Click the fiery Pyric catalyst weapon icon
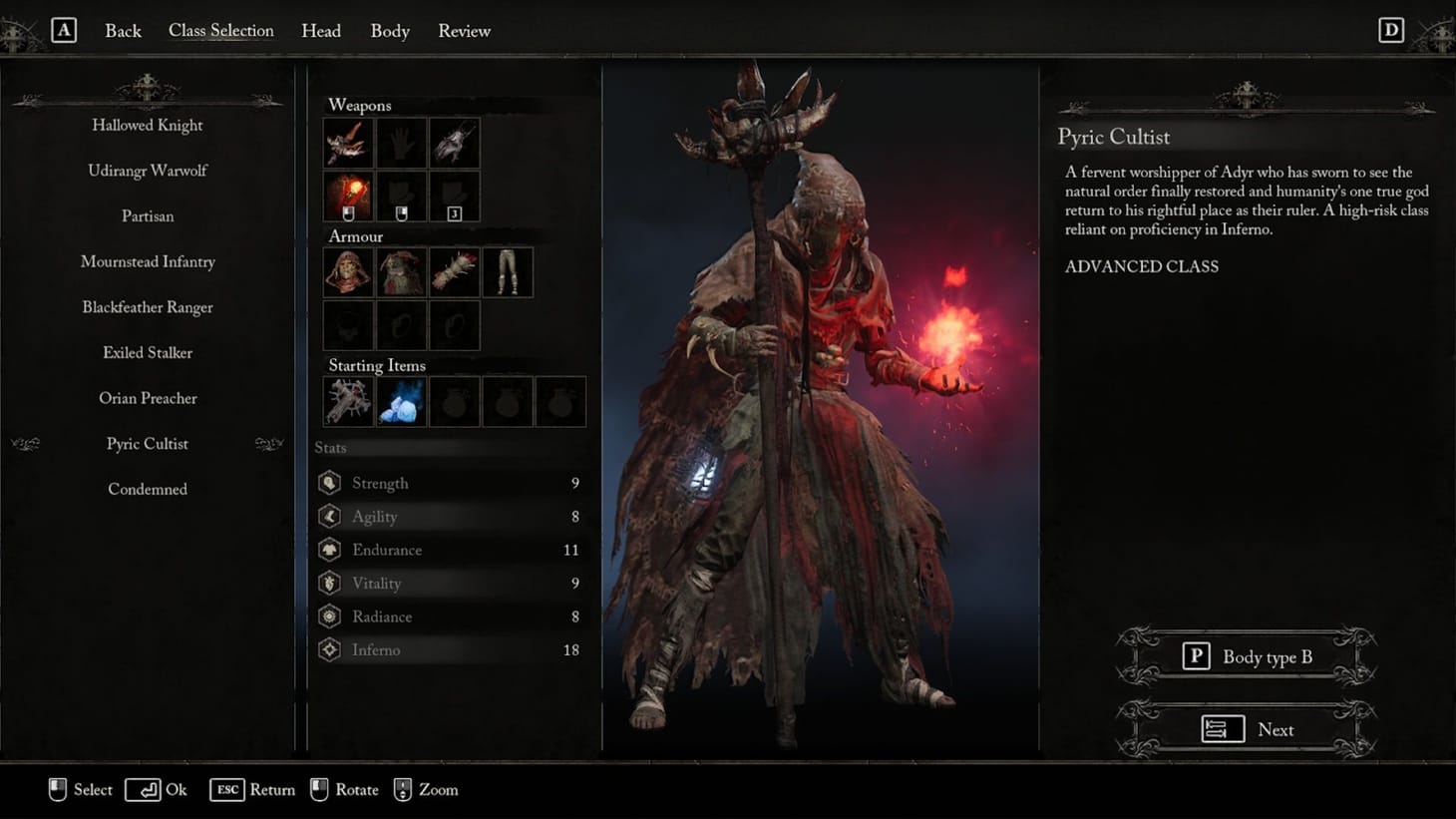 [347, 196]
